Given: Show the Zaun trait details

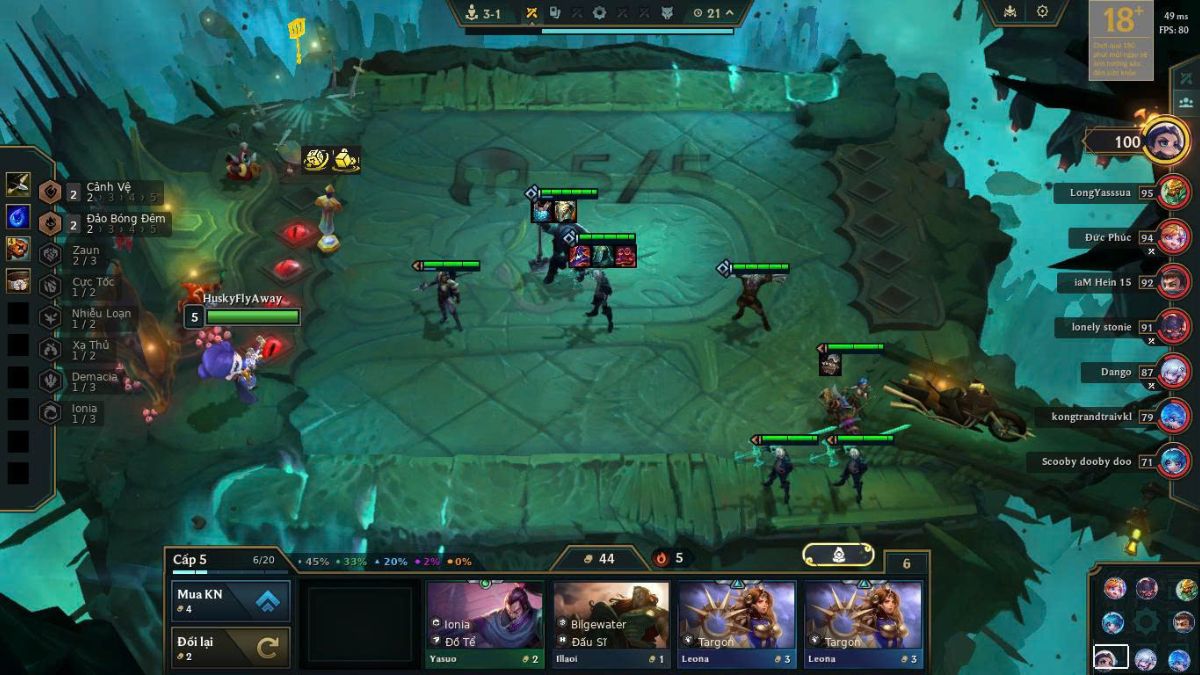Looking at the screenshot, I should pyautogui.click(x=88, y=255).
